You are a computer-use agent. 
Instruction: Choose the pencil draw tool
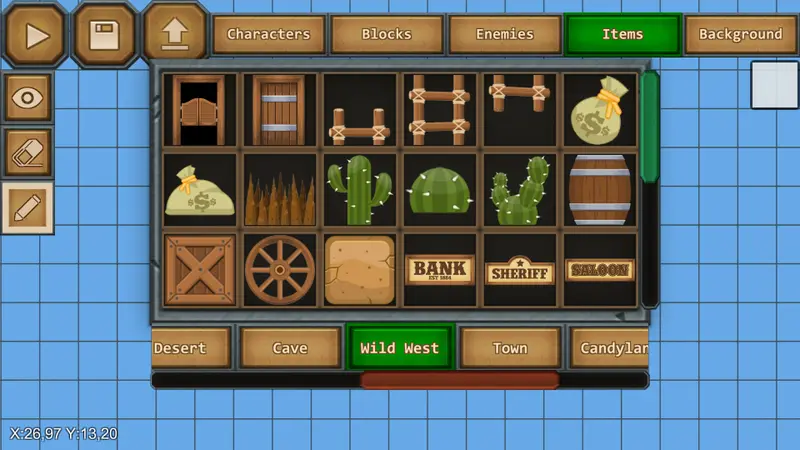pos(28,207)
